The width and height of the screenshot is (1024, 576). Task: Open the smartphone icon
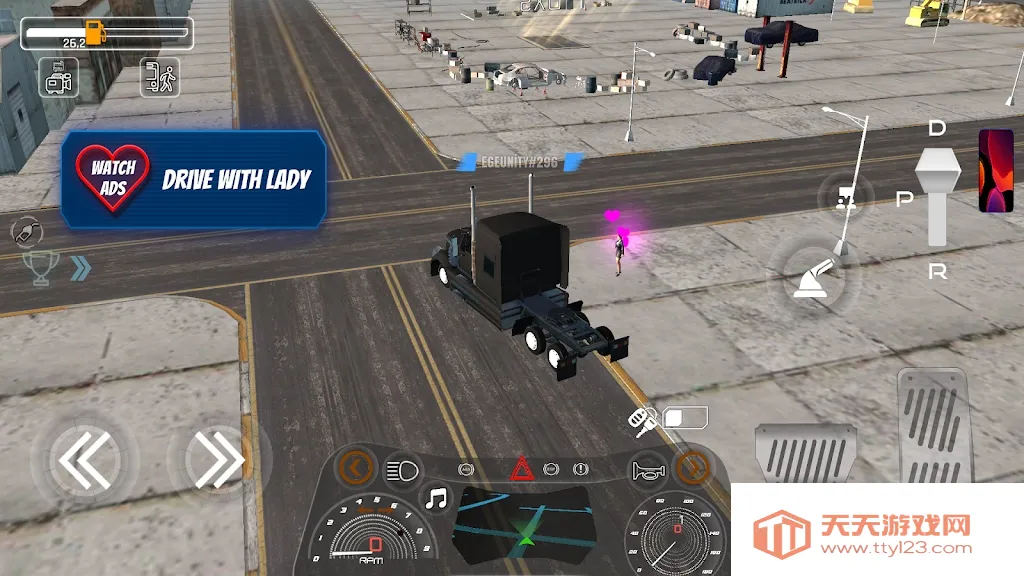coord(995,170)
